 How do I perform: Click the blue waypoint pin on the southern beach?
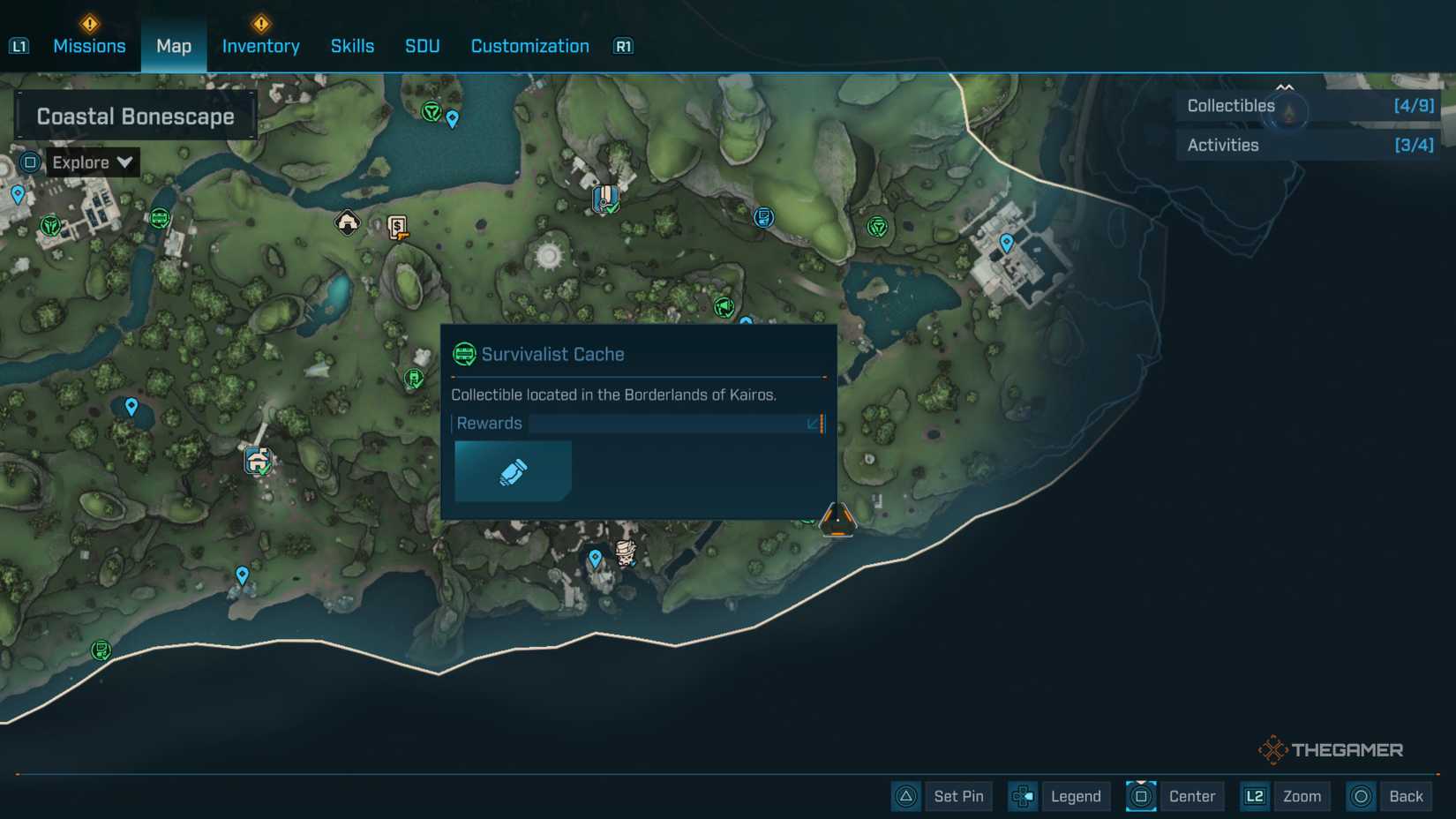242,575
